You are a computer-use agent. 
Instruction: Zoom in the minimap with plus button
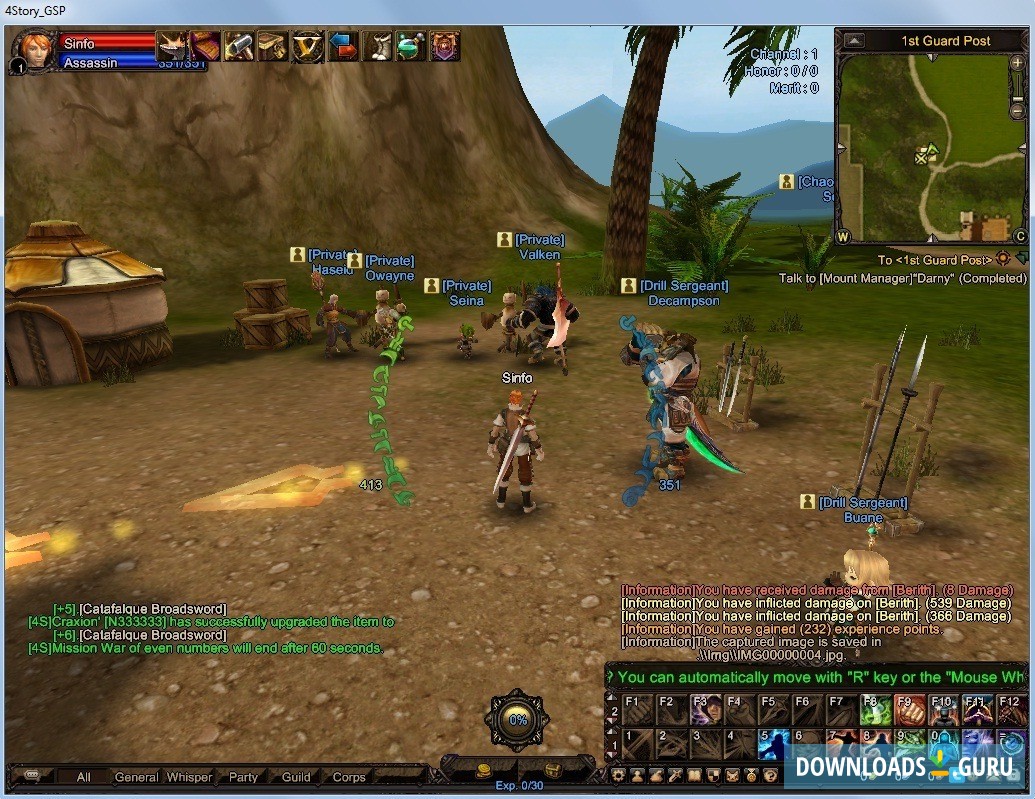[x=1018, y=63]
